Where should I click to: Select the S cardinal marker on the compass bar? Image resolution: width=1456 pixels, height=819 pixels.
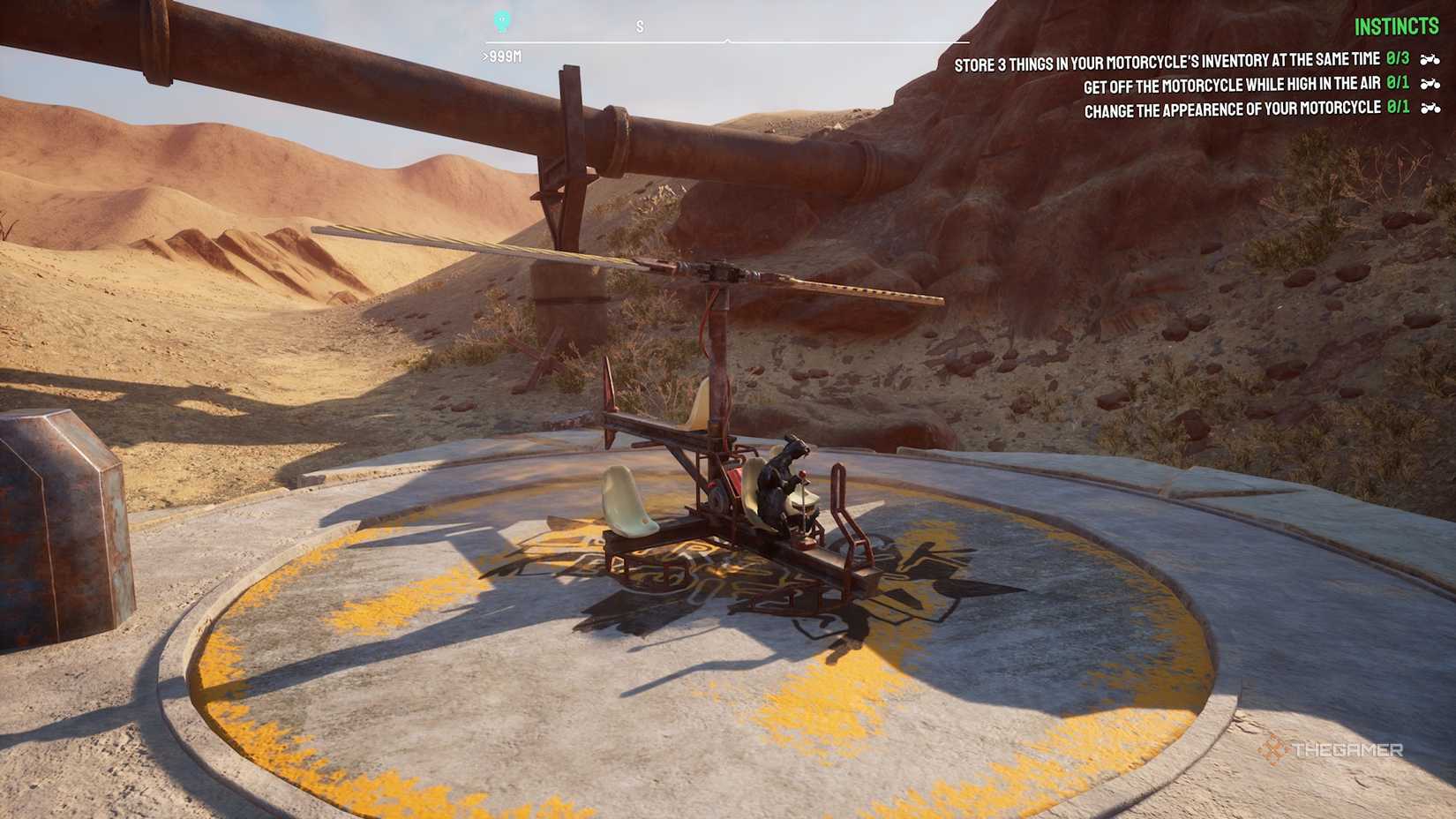coord(639,26)
